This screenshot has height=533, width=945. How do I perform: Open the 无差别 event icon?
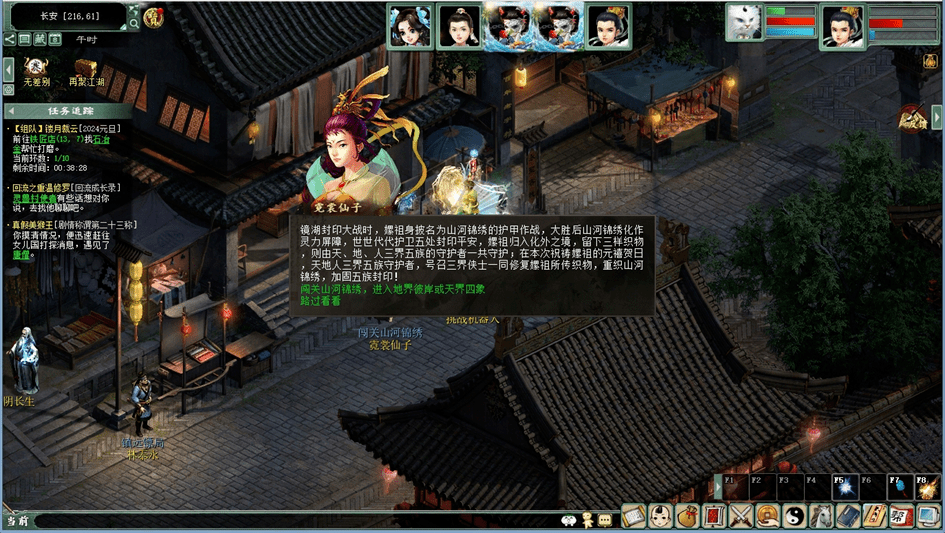click(x=36, y=68)
